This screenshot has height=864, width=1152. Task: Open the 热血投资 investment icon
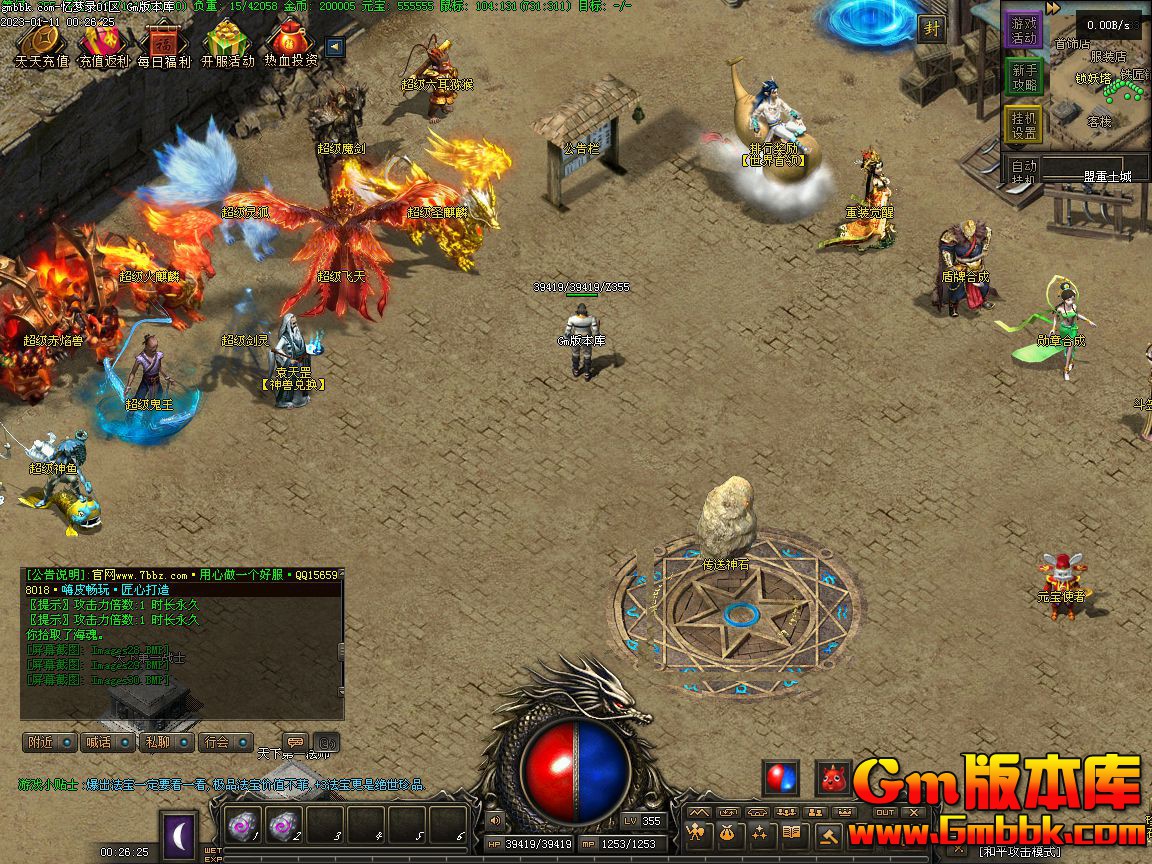(x=291, y=44)
